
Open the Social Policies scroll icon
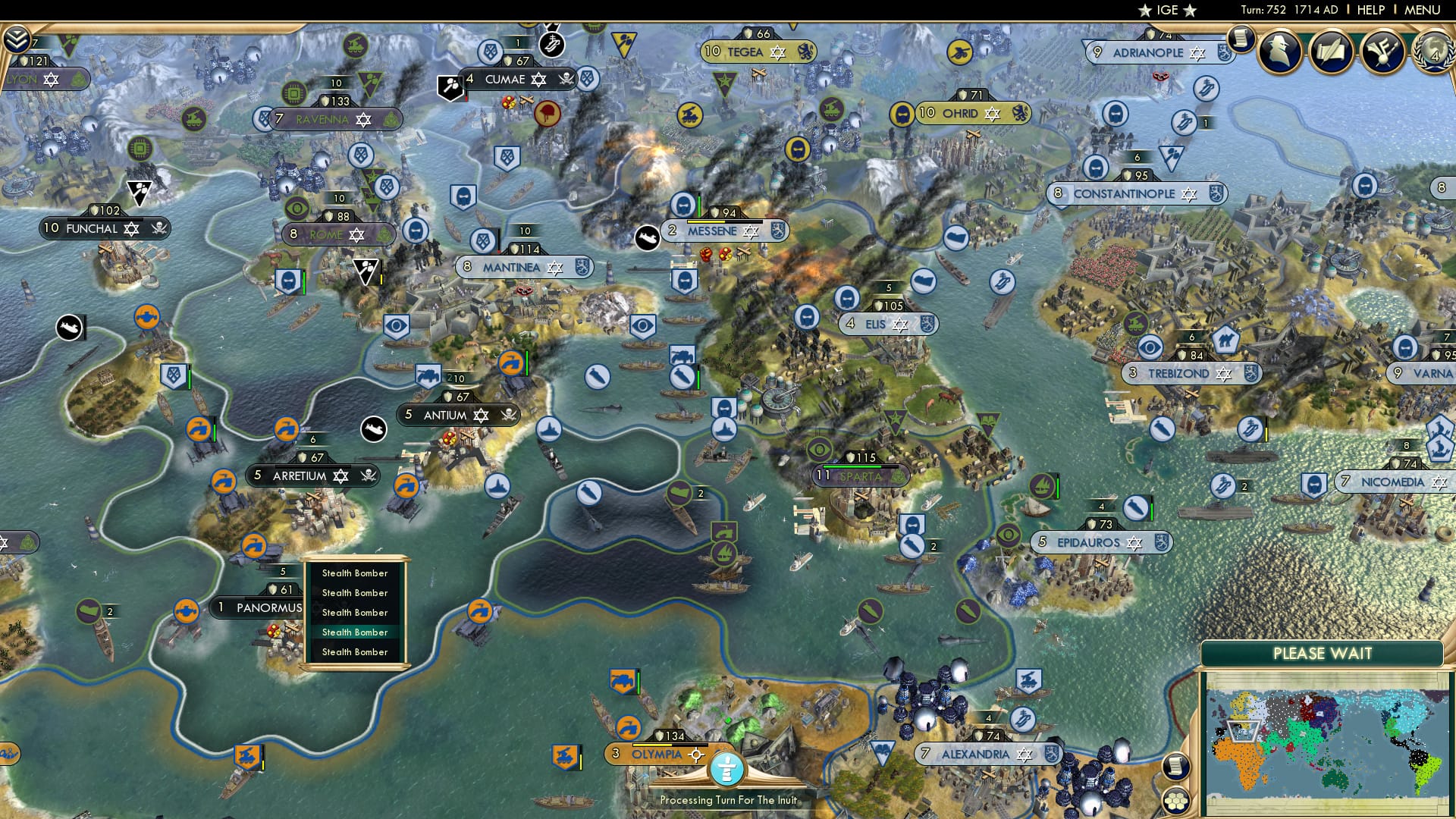point(1332,53)
